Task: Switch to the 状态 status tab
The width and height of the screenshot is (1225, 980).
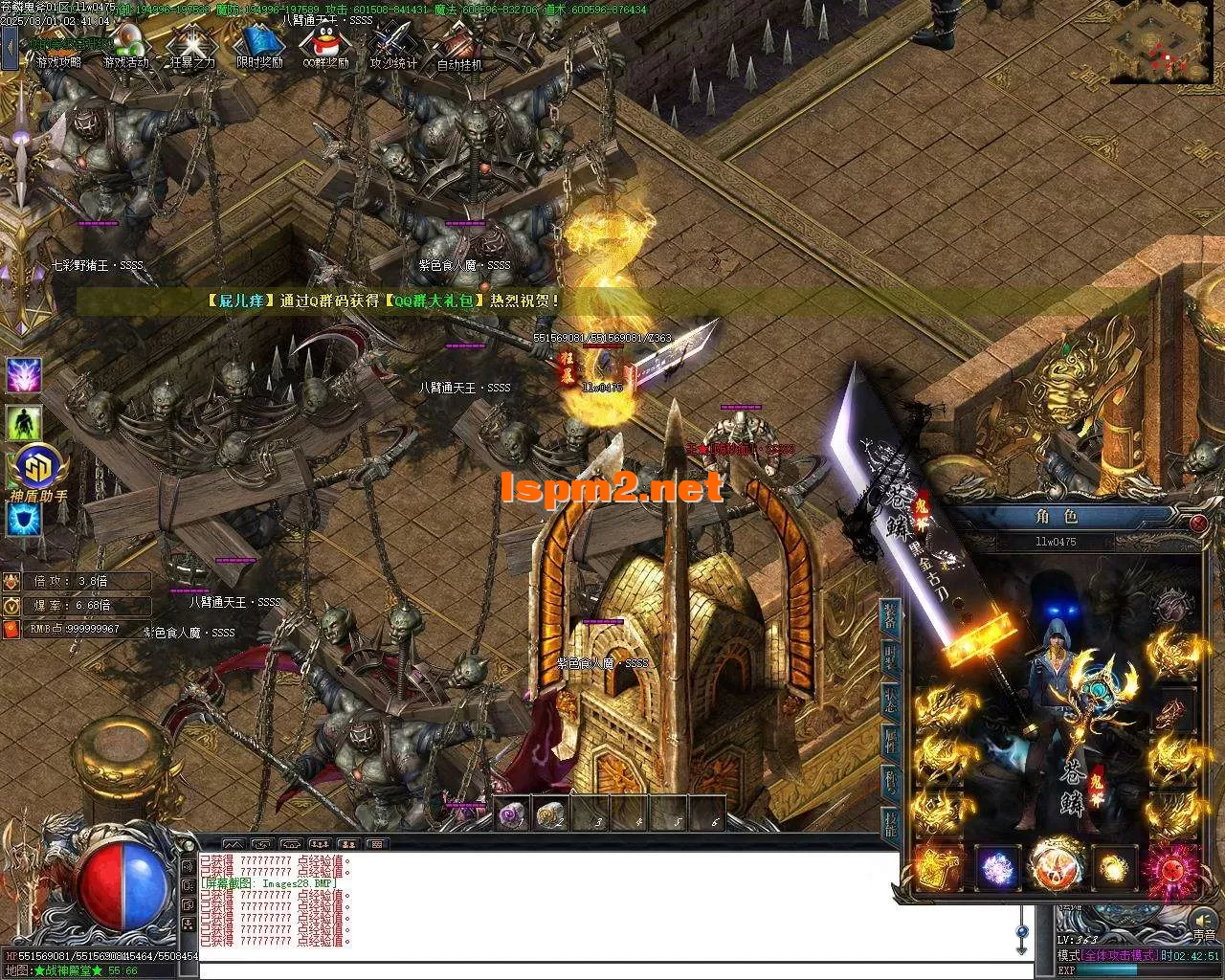Action: (890, 701)
